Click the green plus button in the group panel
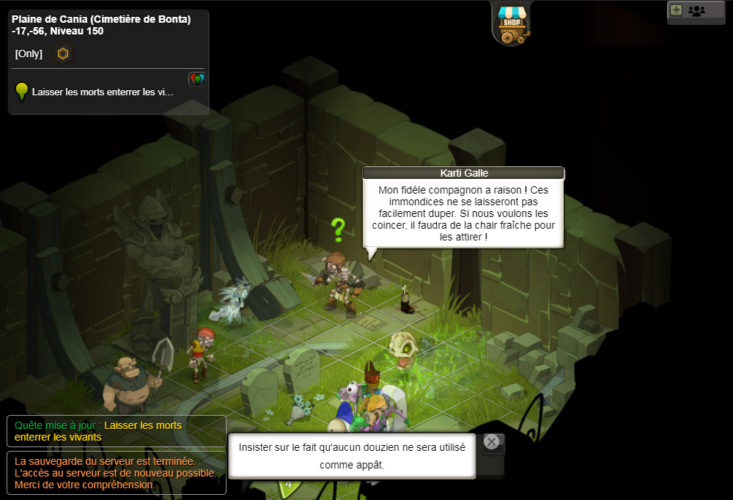 pos(676,10)
